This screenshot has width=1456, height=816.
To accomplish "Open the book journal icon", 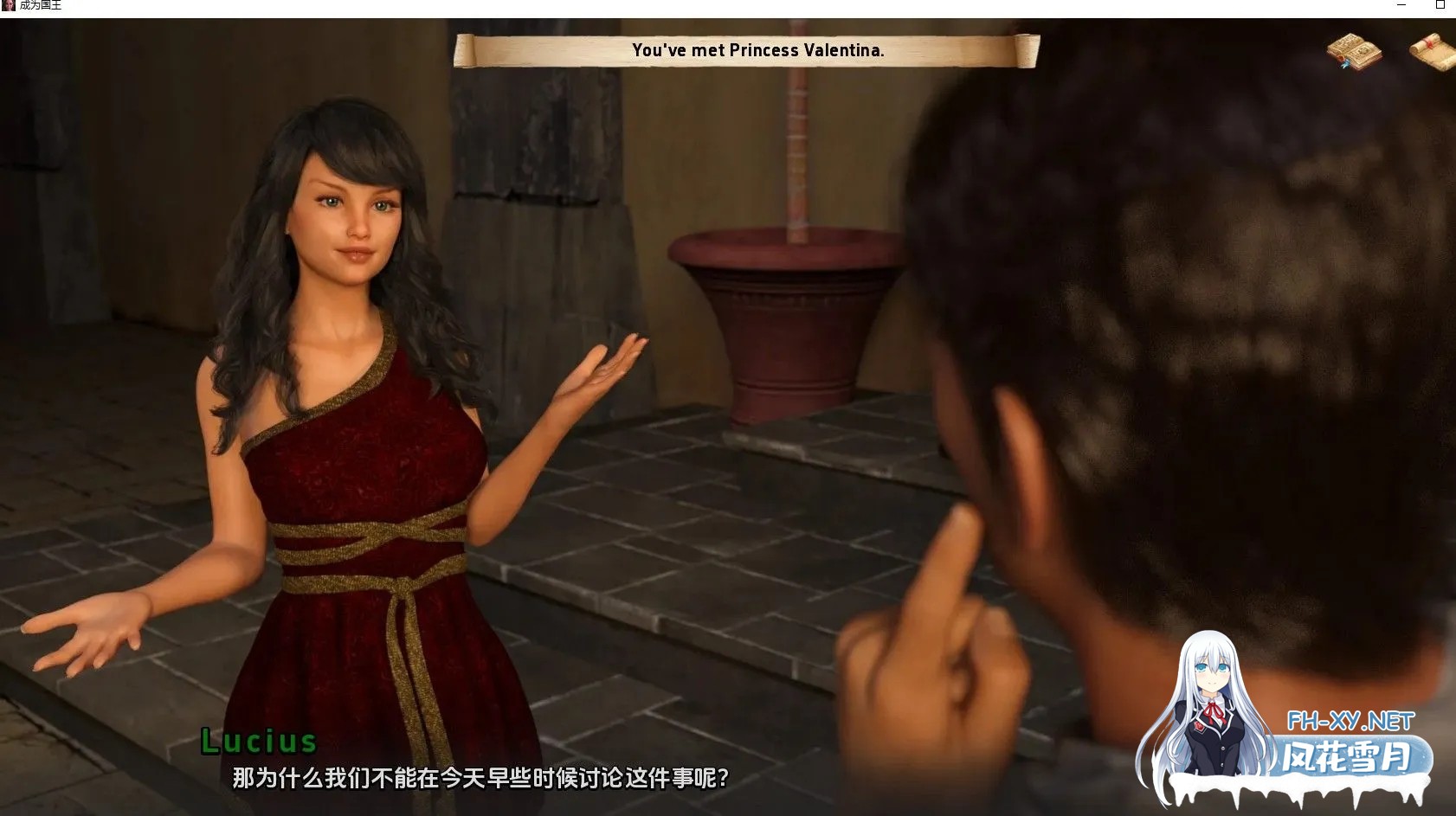I will click(x=1354, y=51).
